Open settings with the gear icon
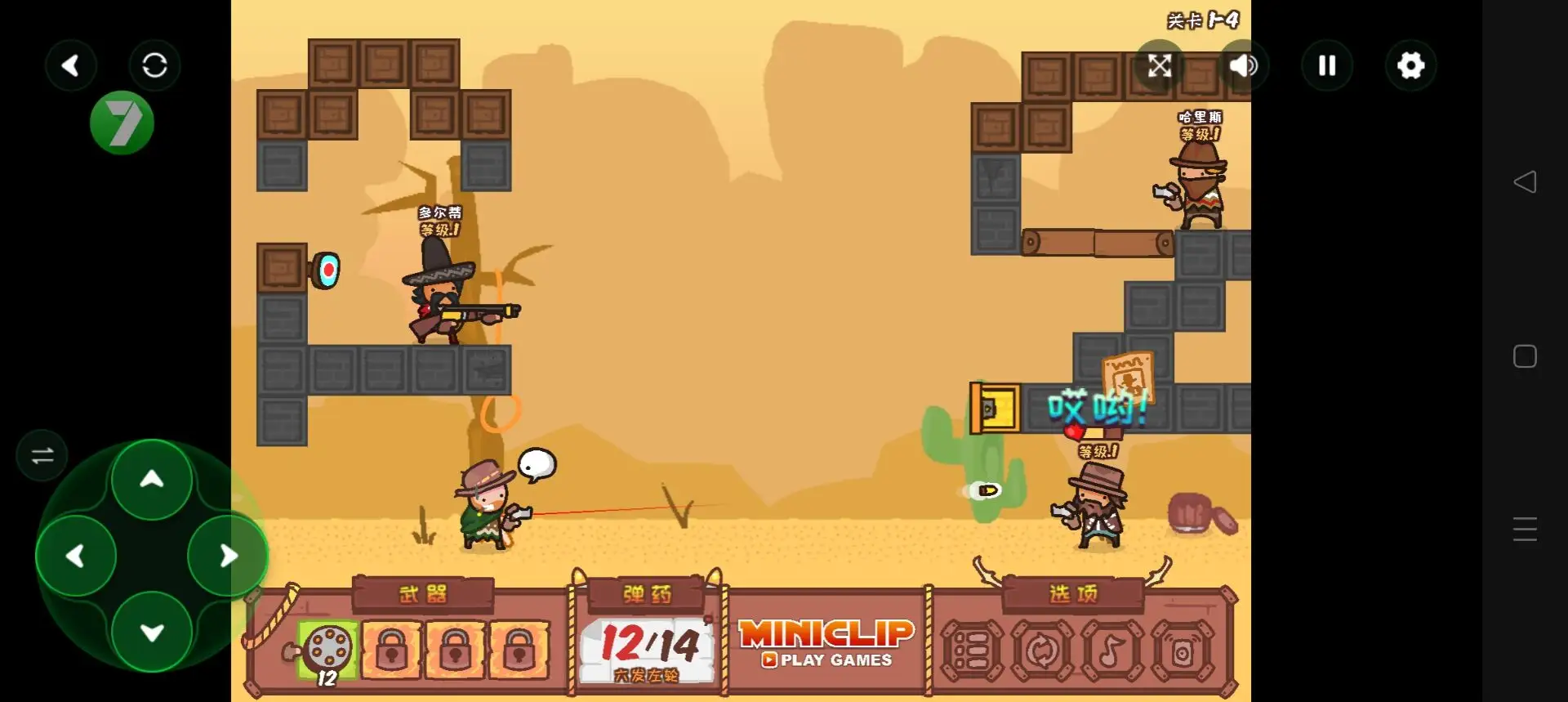 (x=1410, y=65)
